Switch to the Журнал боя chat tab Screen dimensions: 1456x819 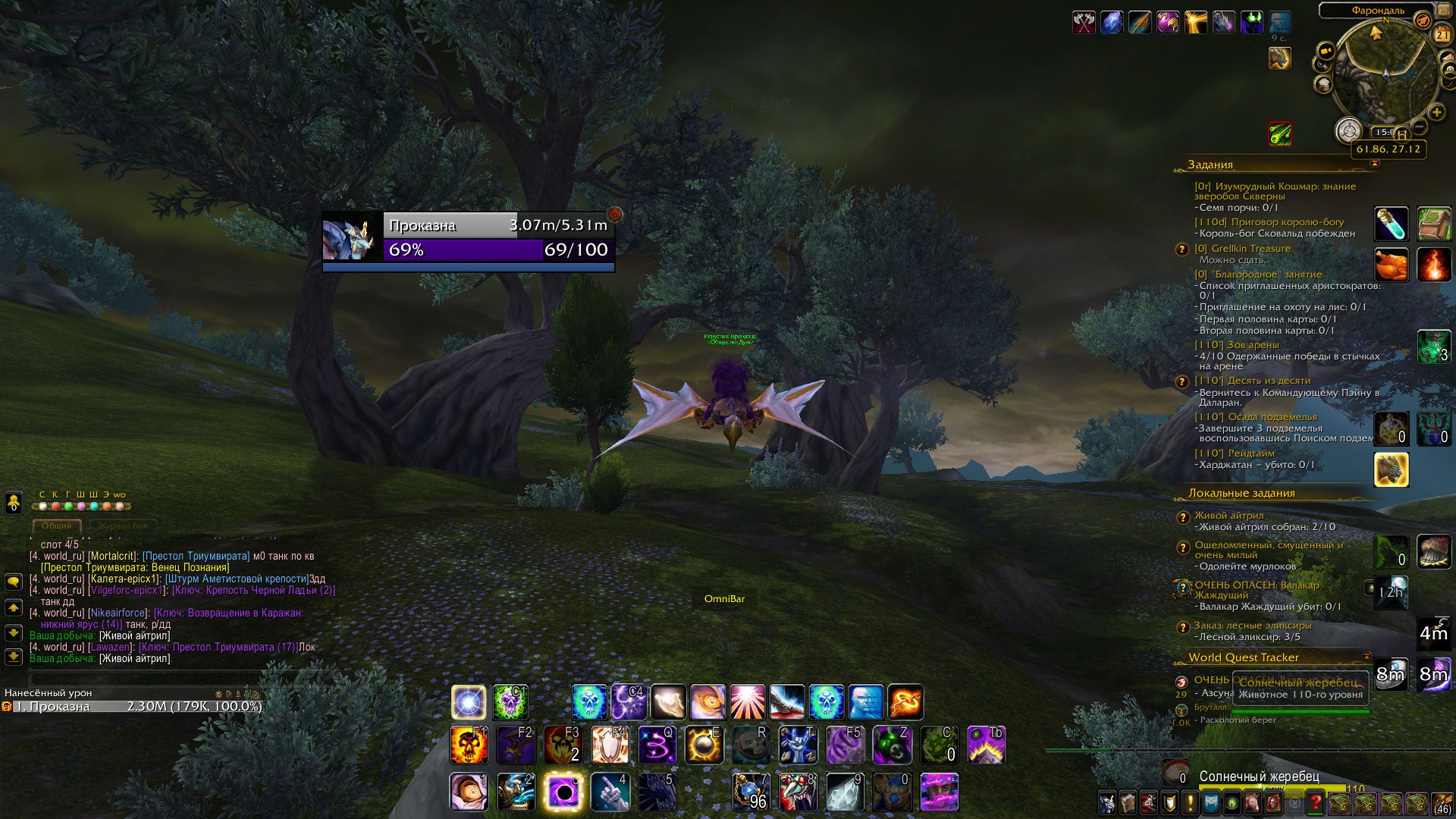point(123,526)
